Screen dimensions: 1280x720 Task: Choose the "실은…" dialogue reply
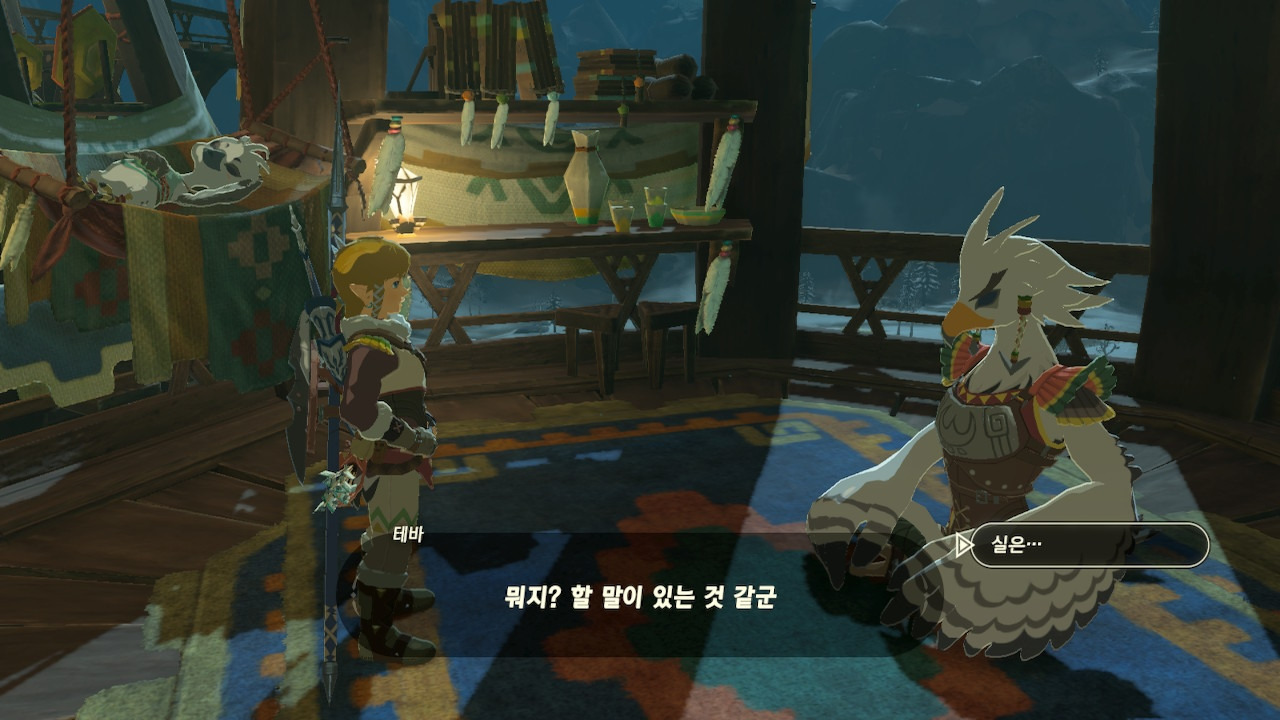(1088, 545)
